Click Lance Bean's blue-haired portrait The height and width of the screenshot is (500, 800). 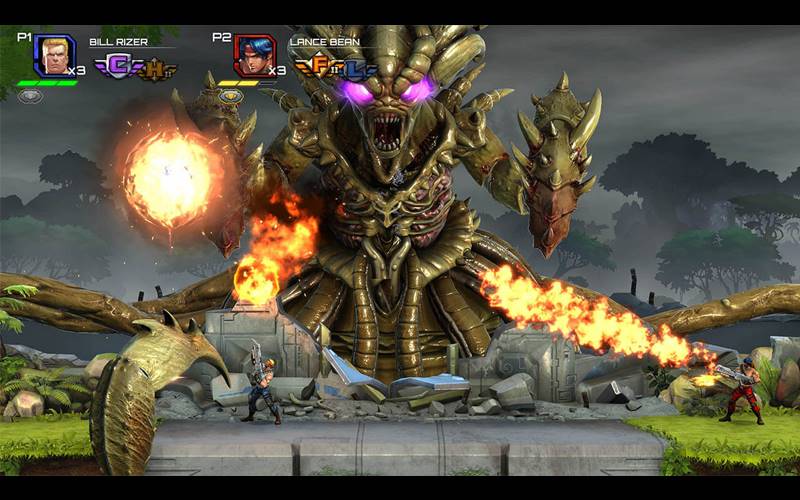[x=254, y=56]
